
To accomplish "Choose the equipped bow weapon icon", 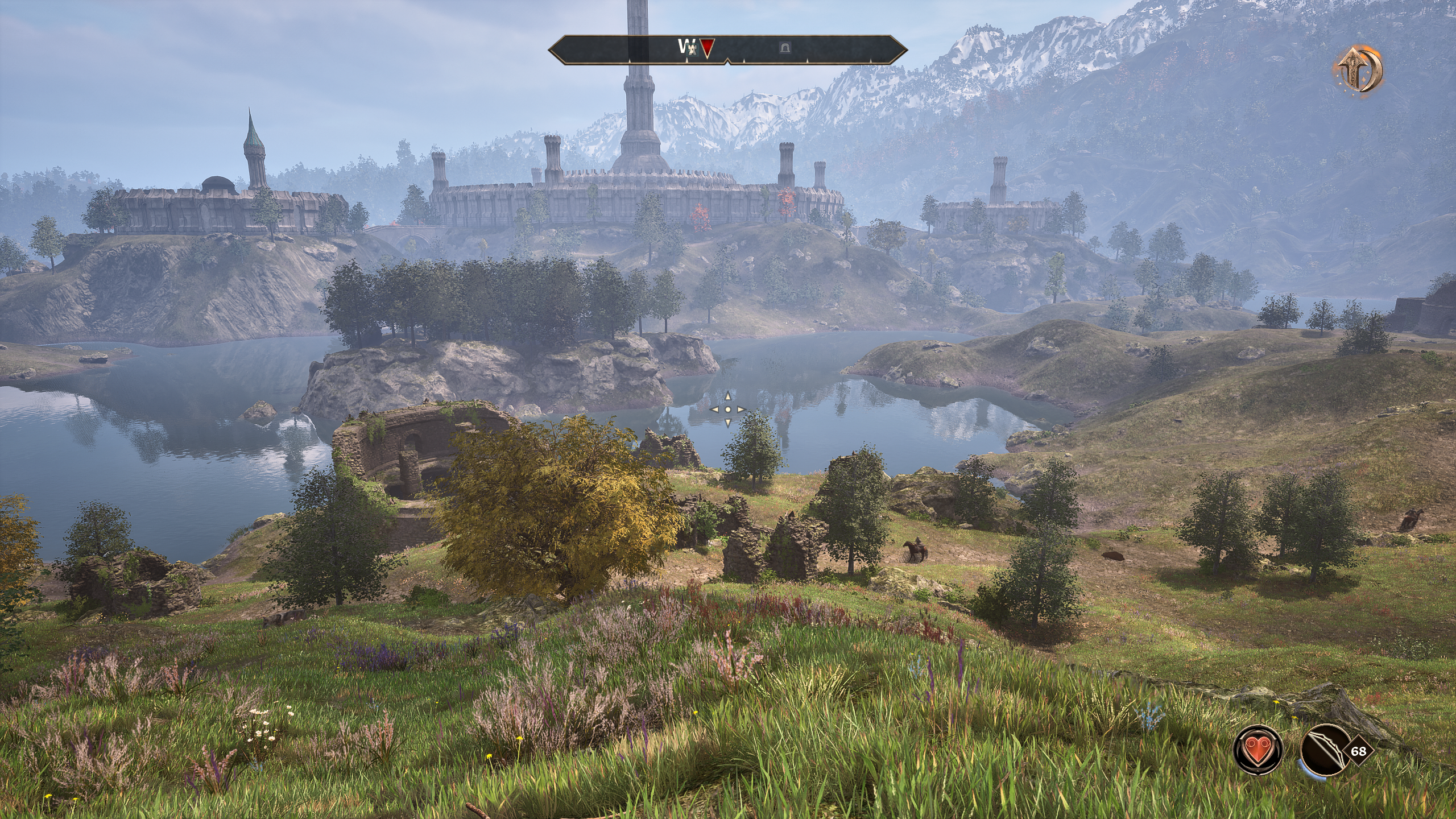I will [1323, 751].
